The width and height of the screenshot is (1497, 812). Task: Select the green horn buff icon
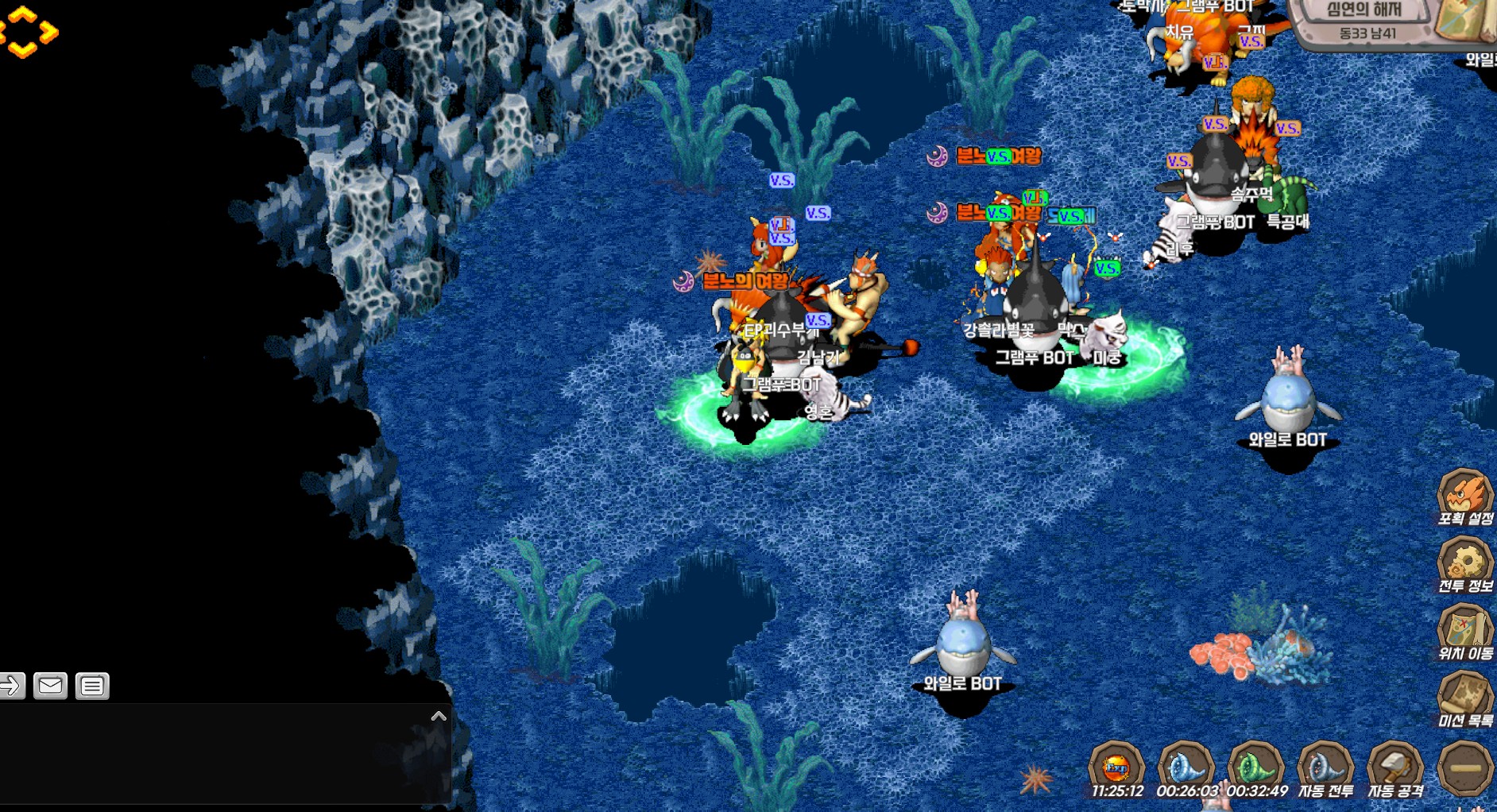tap(1255, 768)
